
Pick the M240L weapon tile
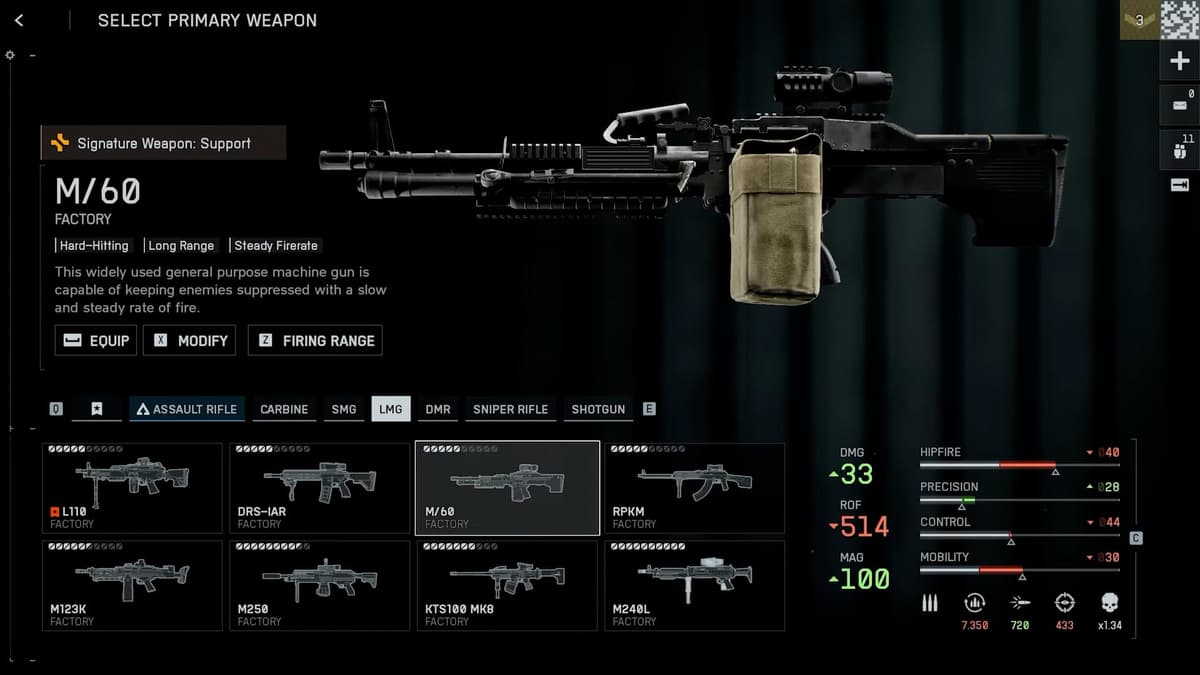(694, 585)
